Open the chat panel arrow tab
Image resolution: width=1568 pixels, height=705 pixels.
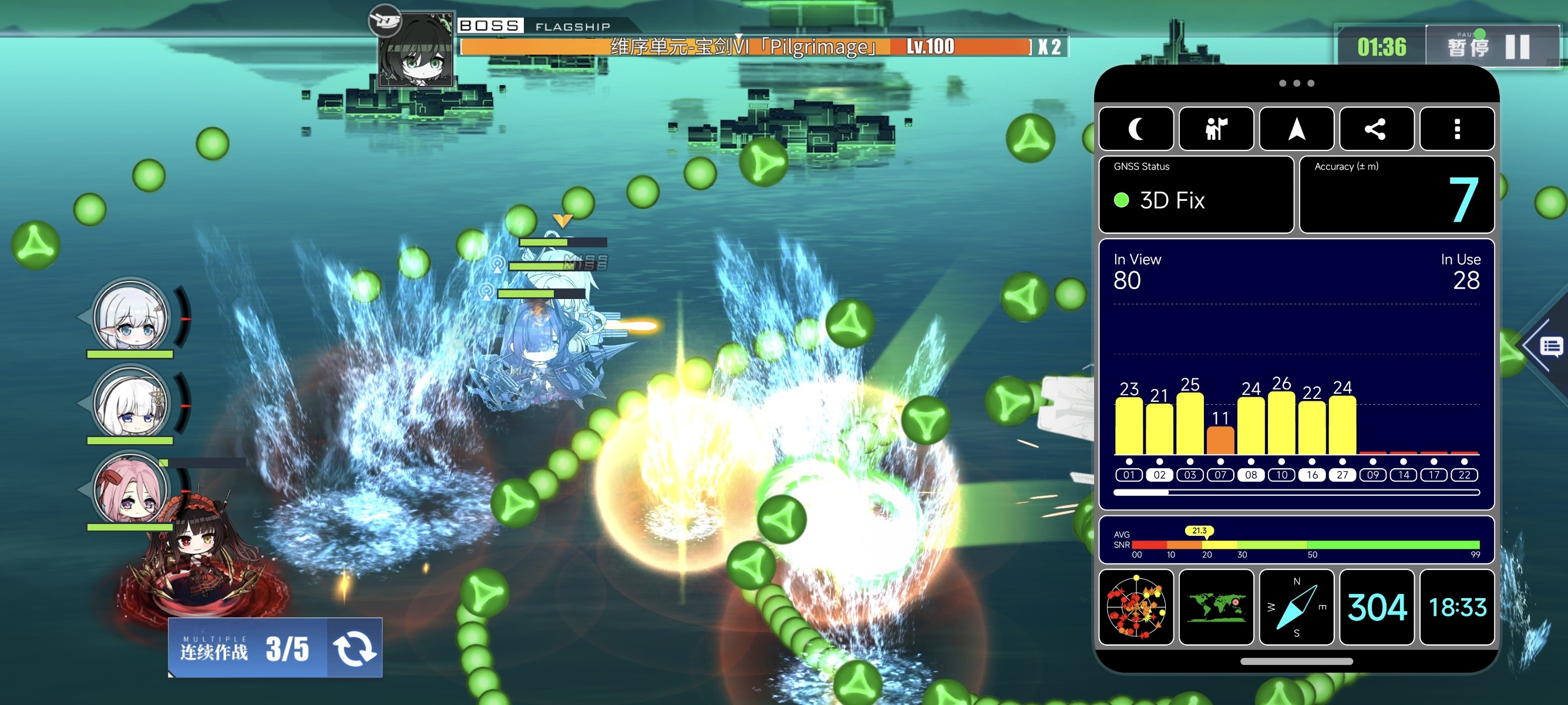pyautogui.click(x=1548, y=347)
